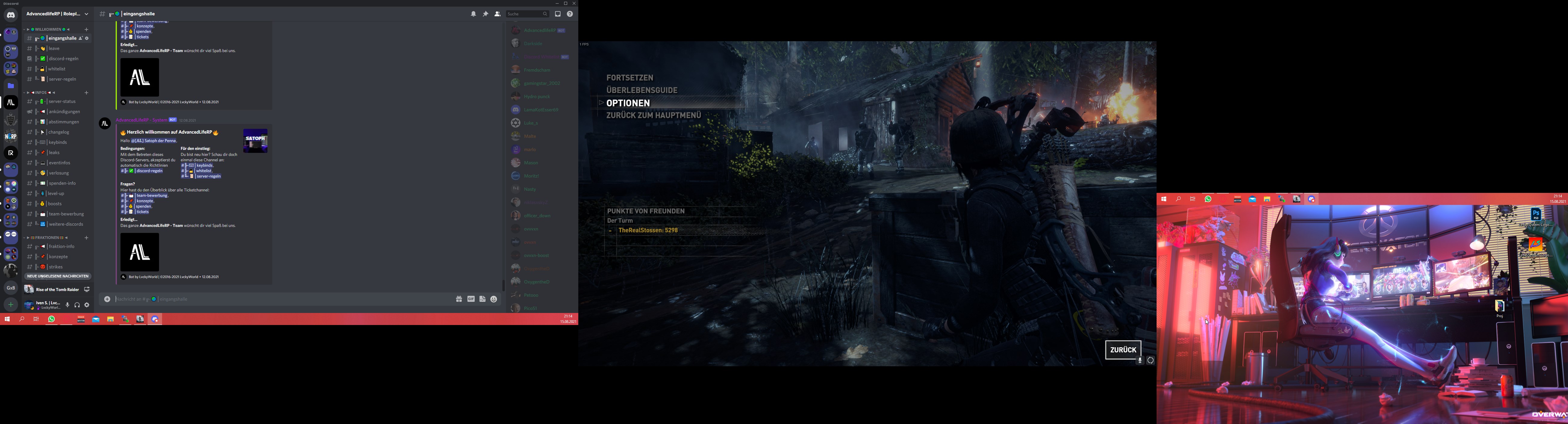This screenshot has height=424, width=1568.
Task: Click the Discord message input field
Action: coord(280,299)
